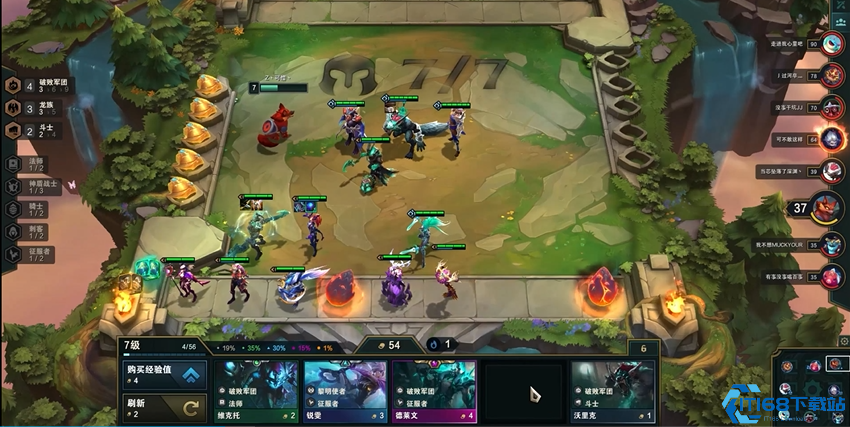Scout the player with 78 health
Screen dimensions: 850x427
coord(832,76)
